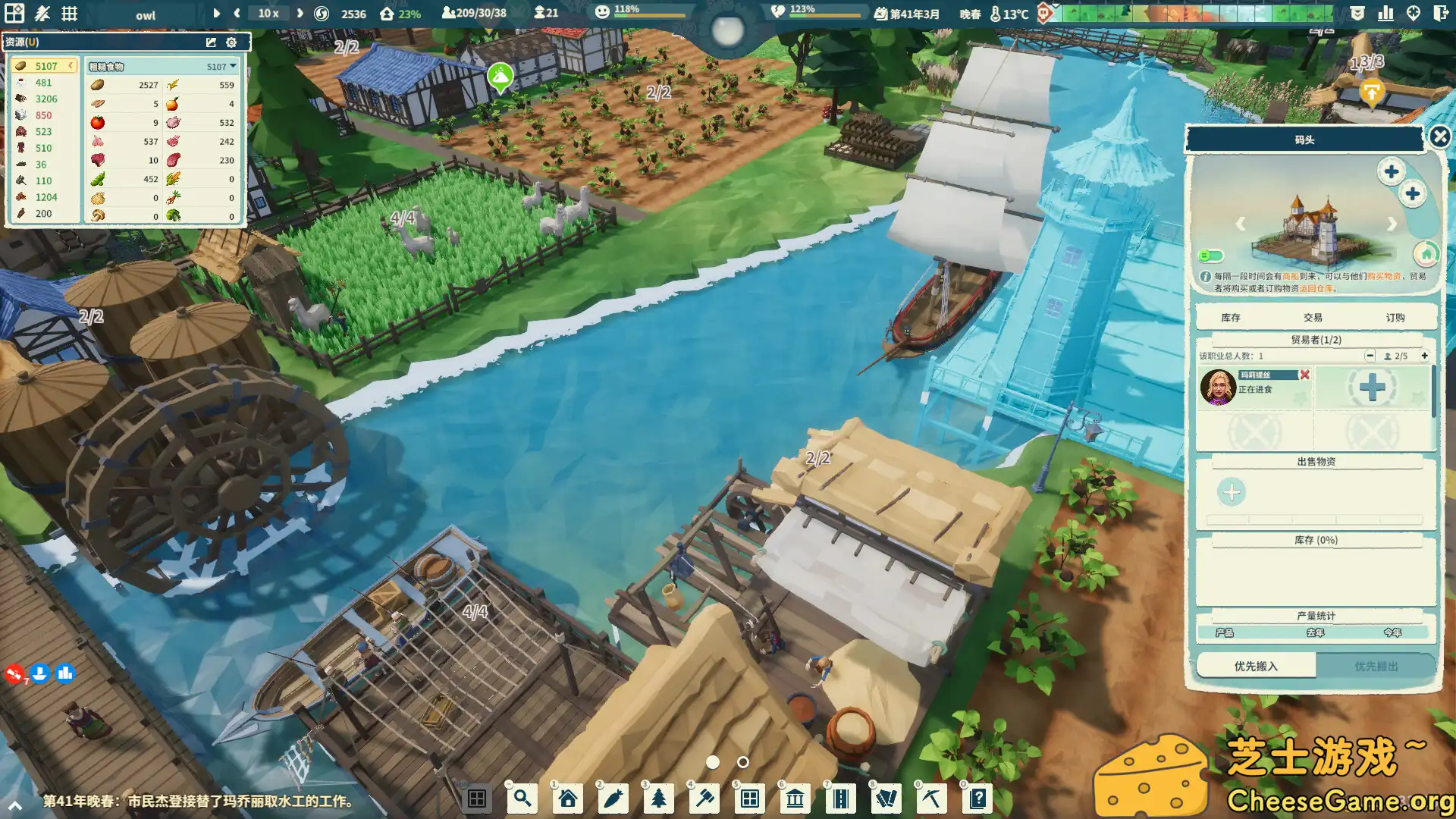Viewport: 1456px width, 819px height.
Task: Open the forestry menu (tree icon)
Action: pyautogui.click(x=658, y=799)
